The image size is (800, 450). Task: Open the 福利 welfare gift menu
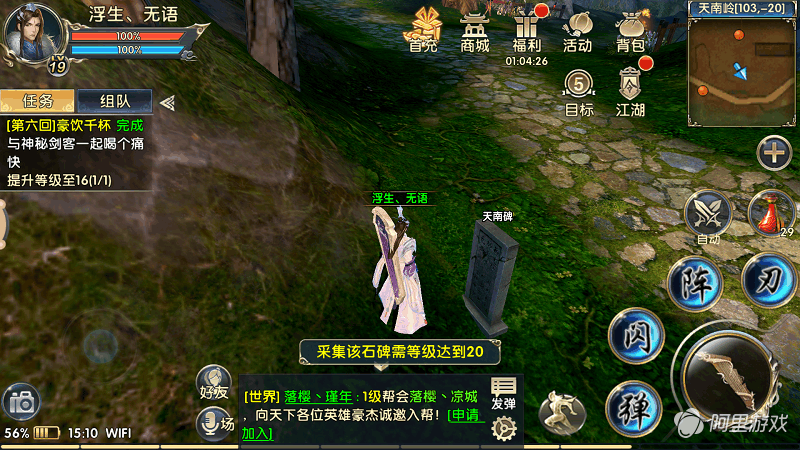pos(526,30)
